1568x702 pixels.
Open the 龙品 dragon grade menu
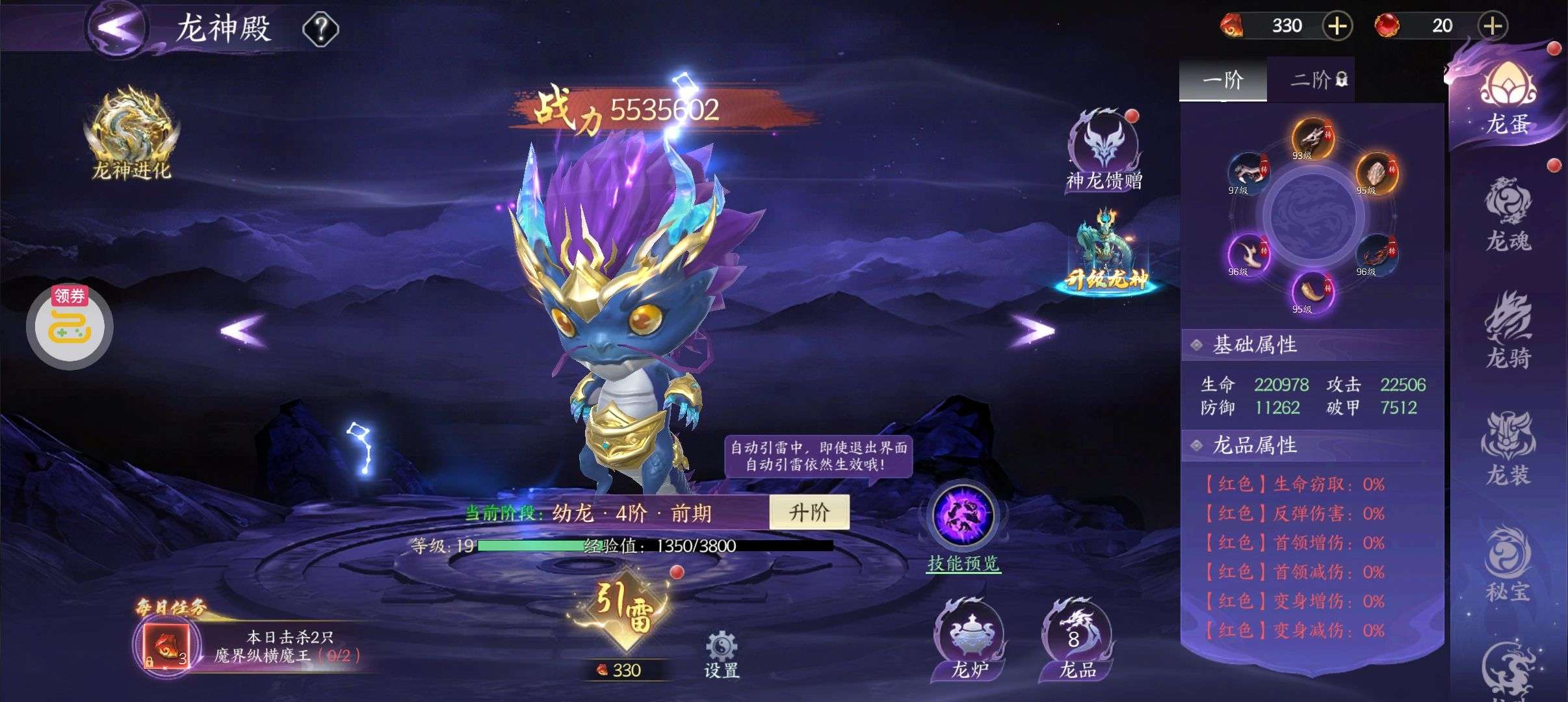[1077, 640]
